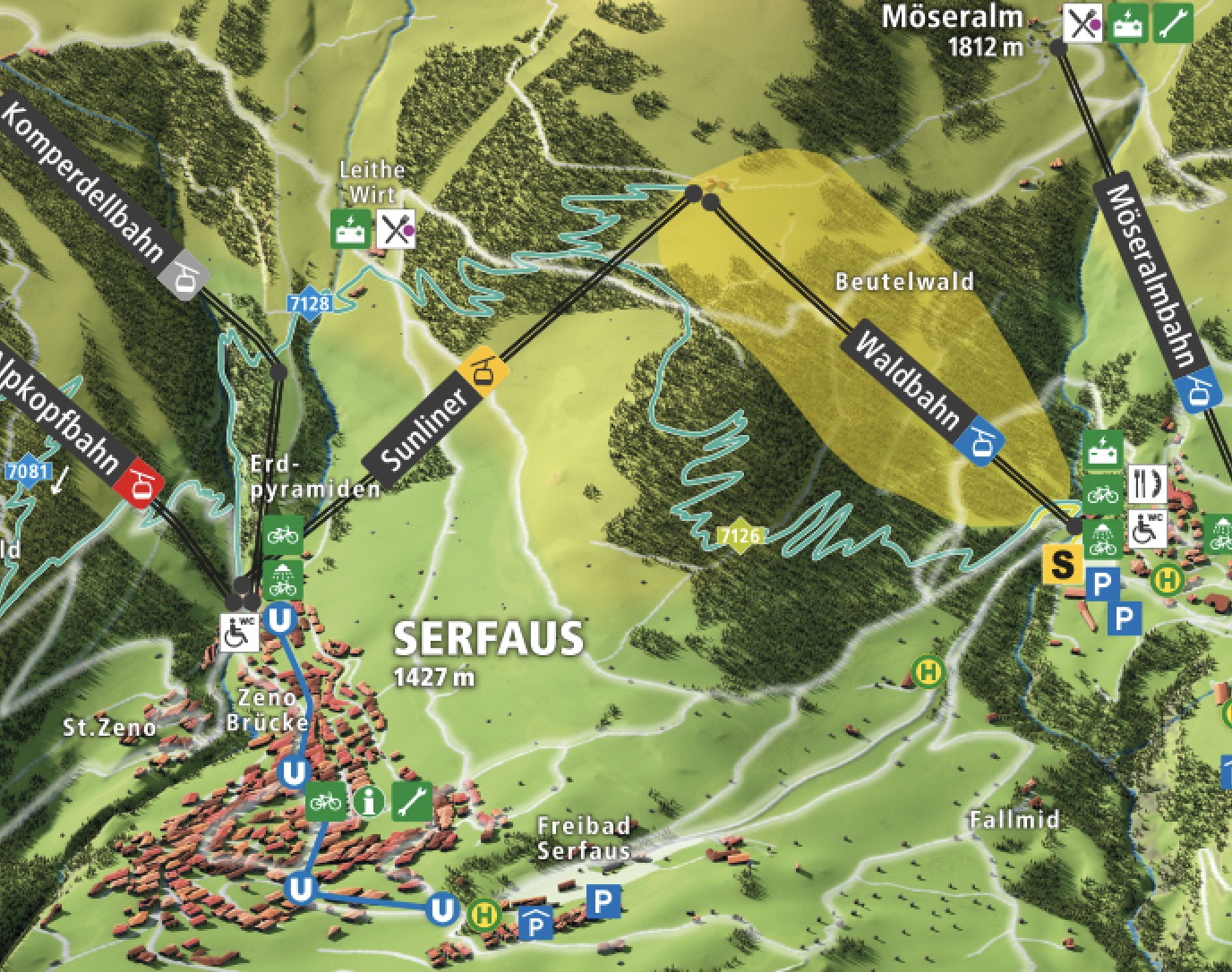1232x972 pixels.
Task: Select trail marker 7081
Action: pyautogui.click(x=27, y=472)
